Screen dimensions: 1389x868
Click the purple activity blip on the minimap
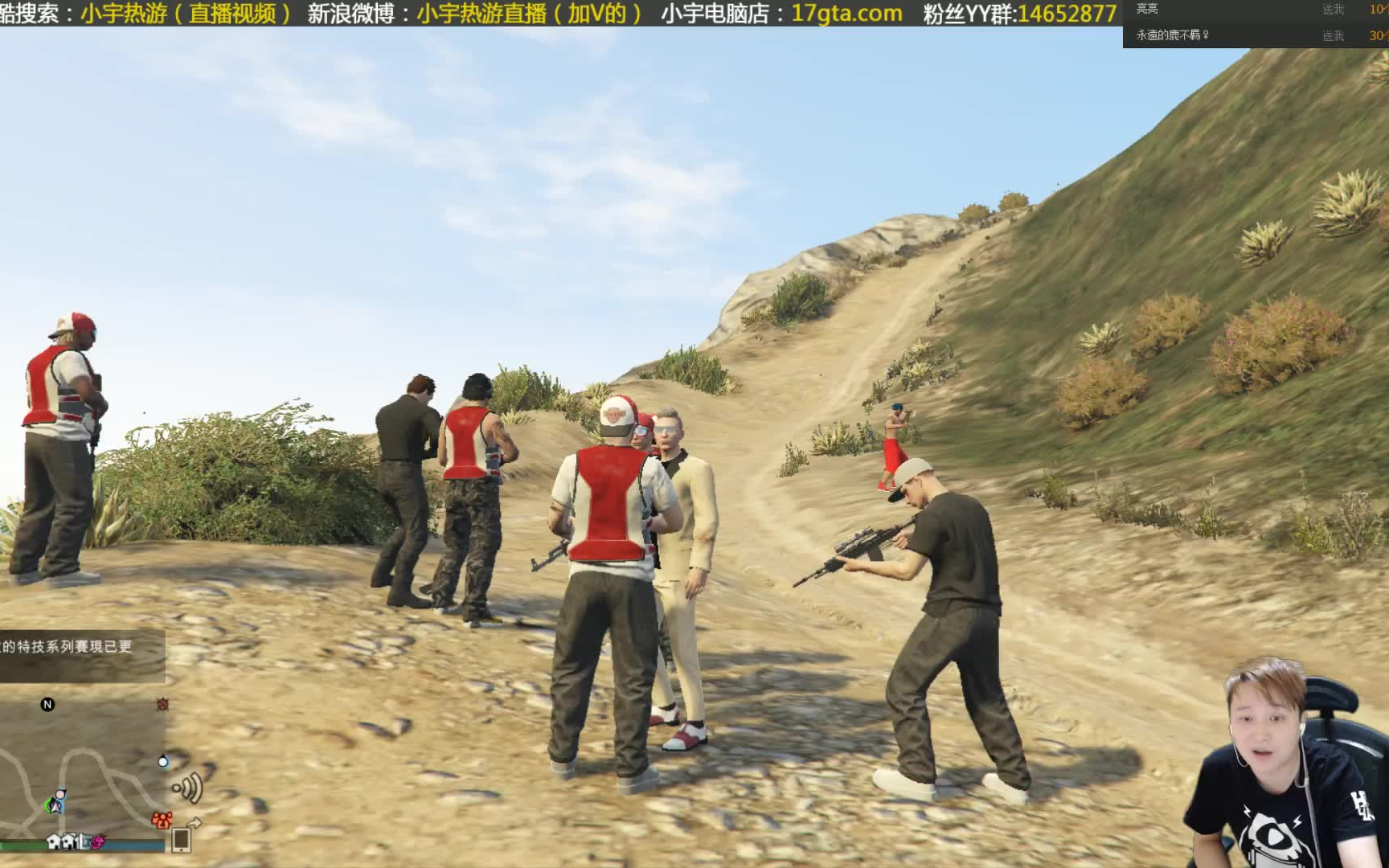(x=96, y=842)
